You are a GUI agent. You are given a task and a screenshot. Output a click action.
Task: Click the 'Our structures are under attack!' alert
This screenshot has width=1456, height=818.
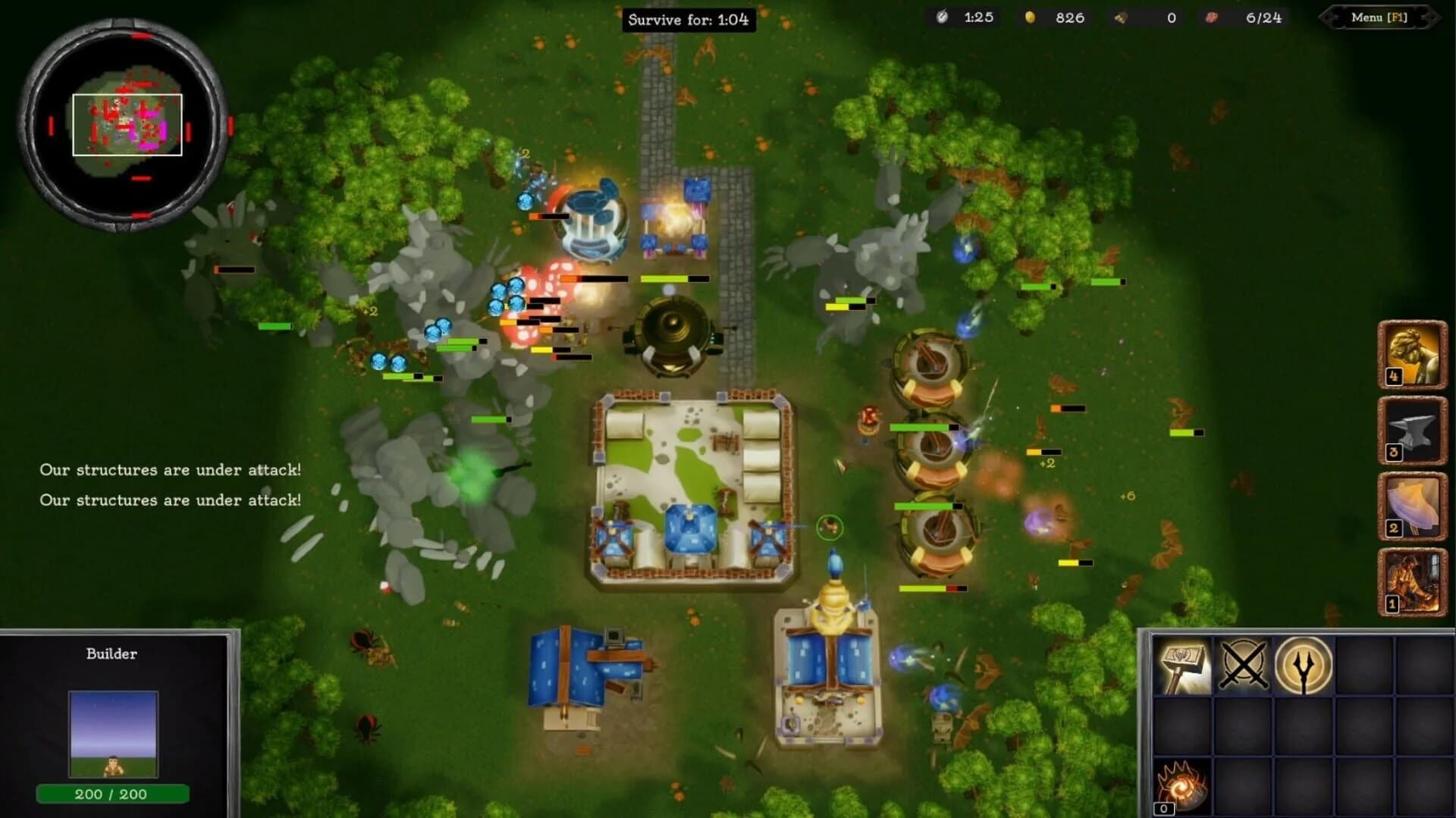click(x=170, y=470)
